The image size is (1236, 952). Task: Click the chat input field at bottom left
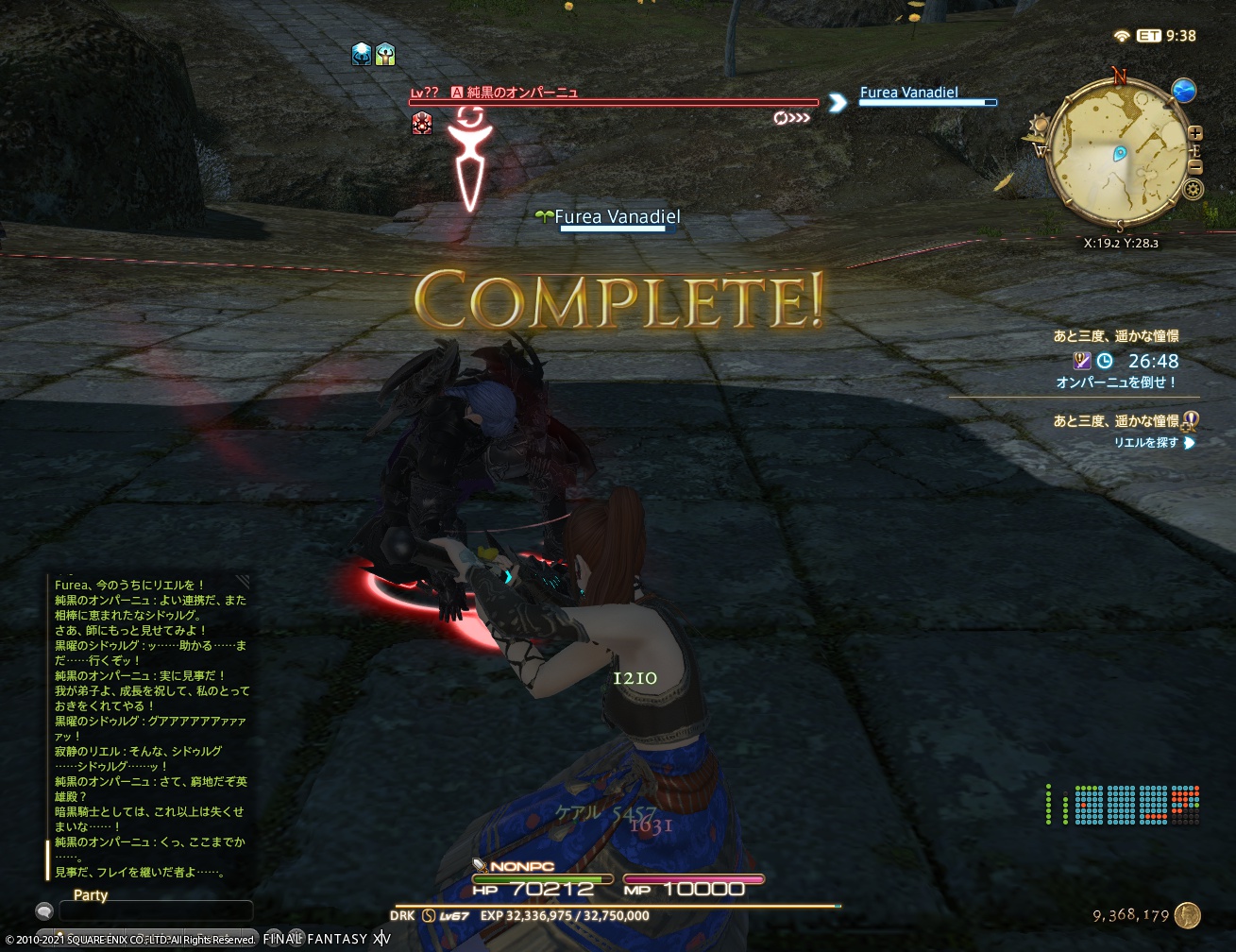156,910
